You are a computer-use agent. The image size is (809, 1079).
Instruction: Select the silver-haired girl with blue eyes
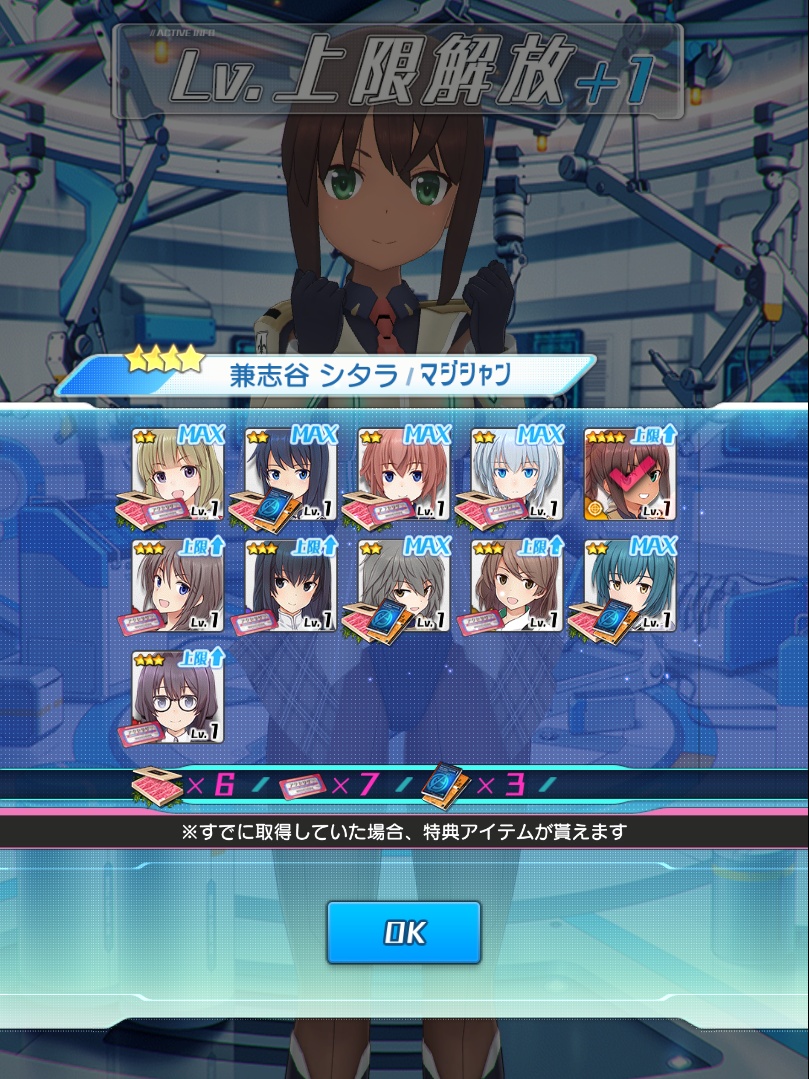[517, 475]
